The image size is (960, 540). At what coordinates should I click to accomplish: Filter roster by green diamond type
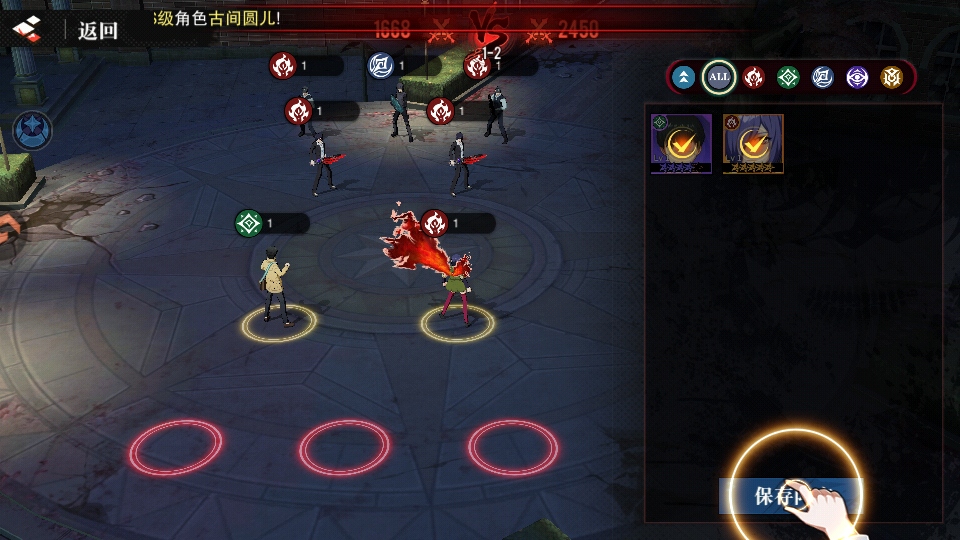(788, 77)
